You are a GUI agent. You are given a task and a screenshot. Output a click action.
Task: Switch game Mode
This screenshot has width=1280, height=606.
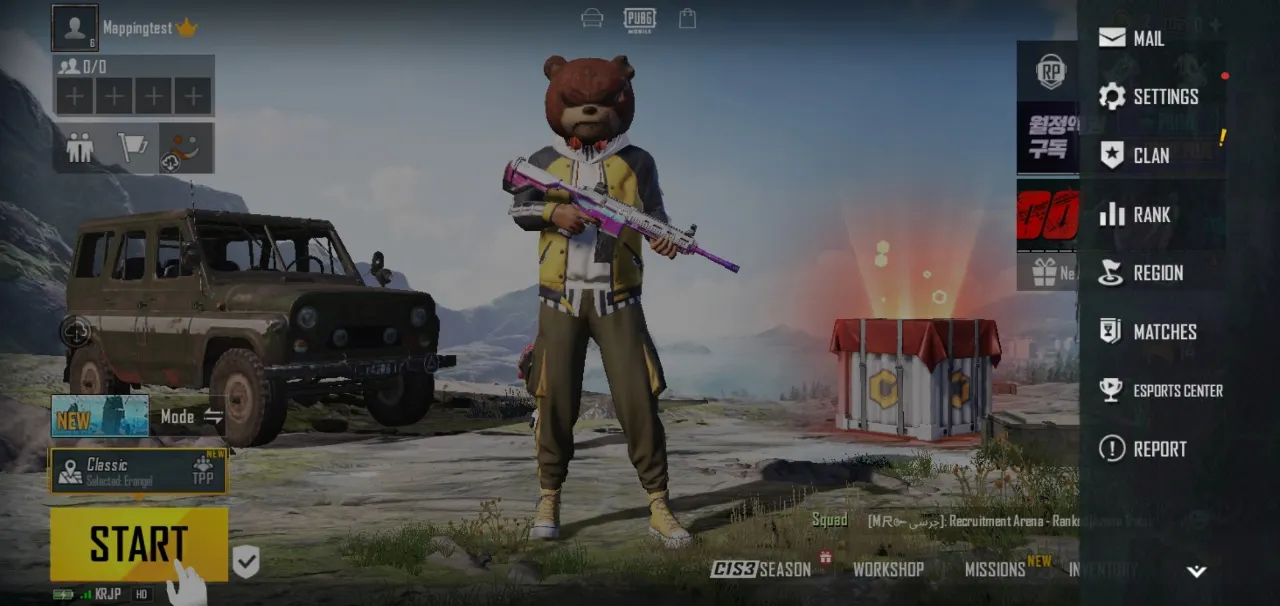click(x=190, y=416)
